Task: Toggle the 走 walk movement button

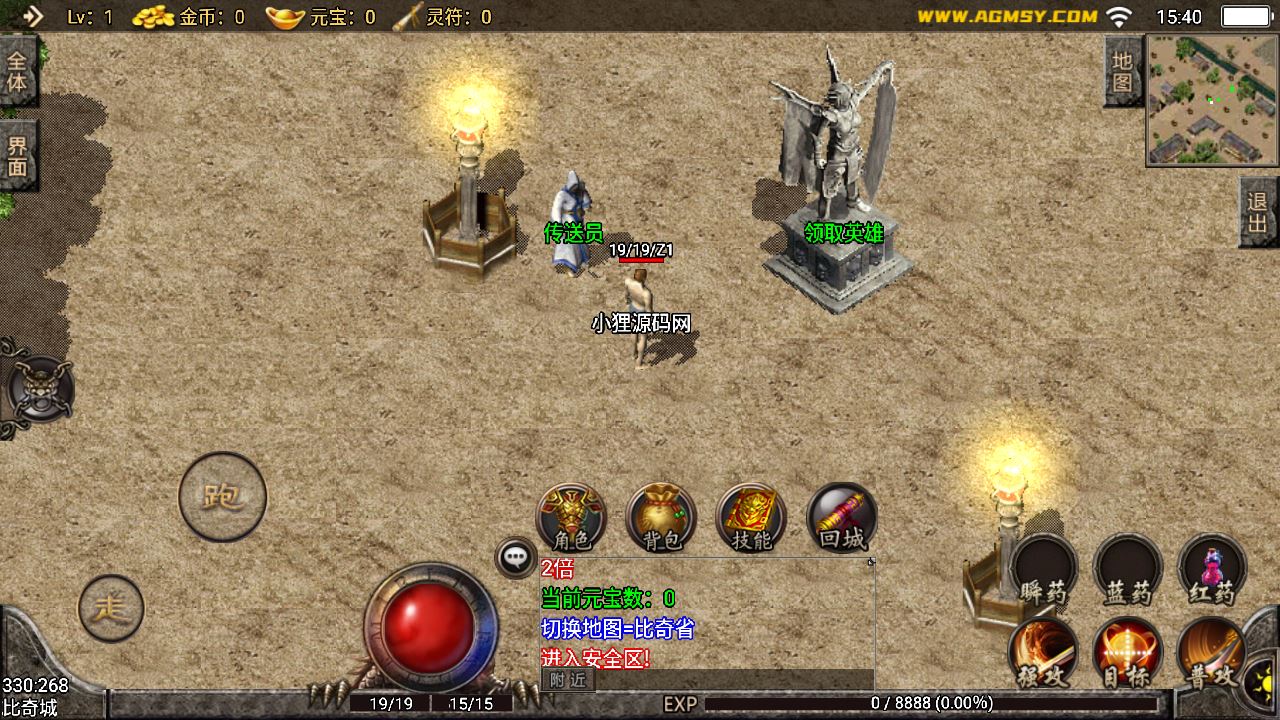Action: [x=111, y=608]
